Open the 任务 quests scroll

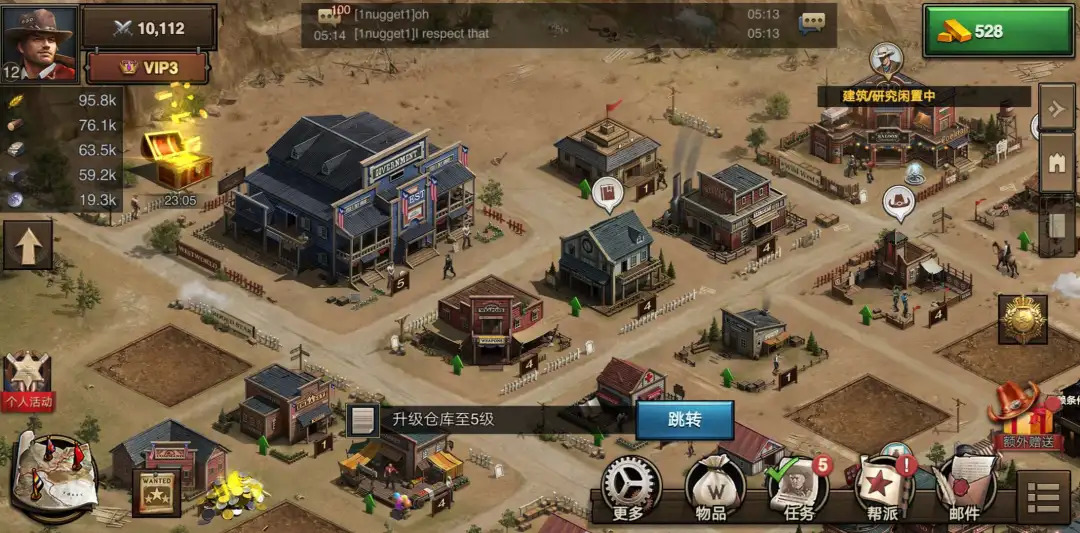click(797, 489)
